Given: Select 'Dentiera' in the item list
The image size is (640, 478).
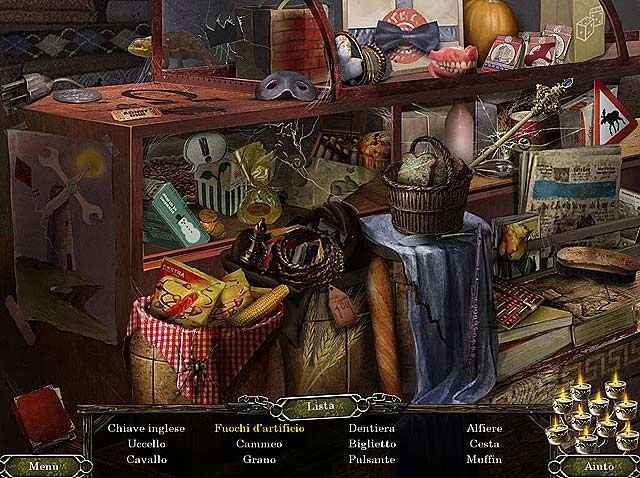Looking at the screenshot, I should click(371, 428).
